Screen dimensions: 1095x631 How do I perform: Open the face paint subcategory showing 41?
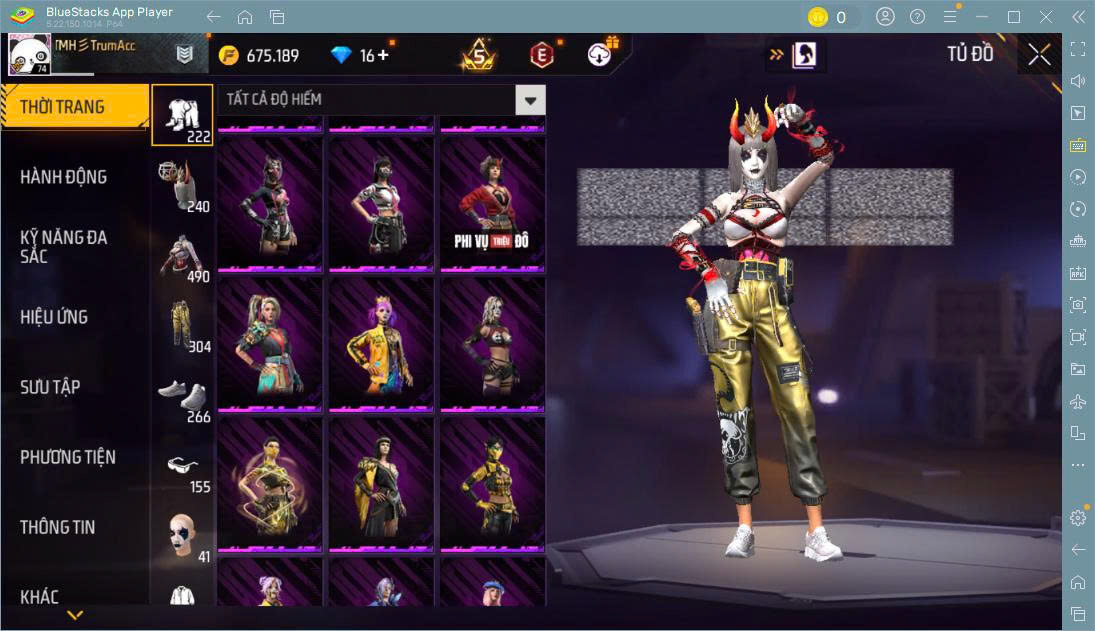[182, 537]
